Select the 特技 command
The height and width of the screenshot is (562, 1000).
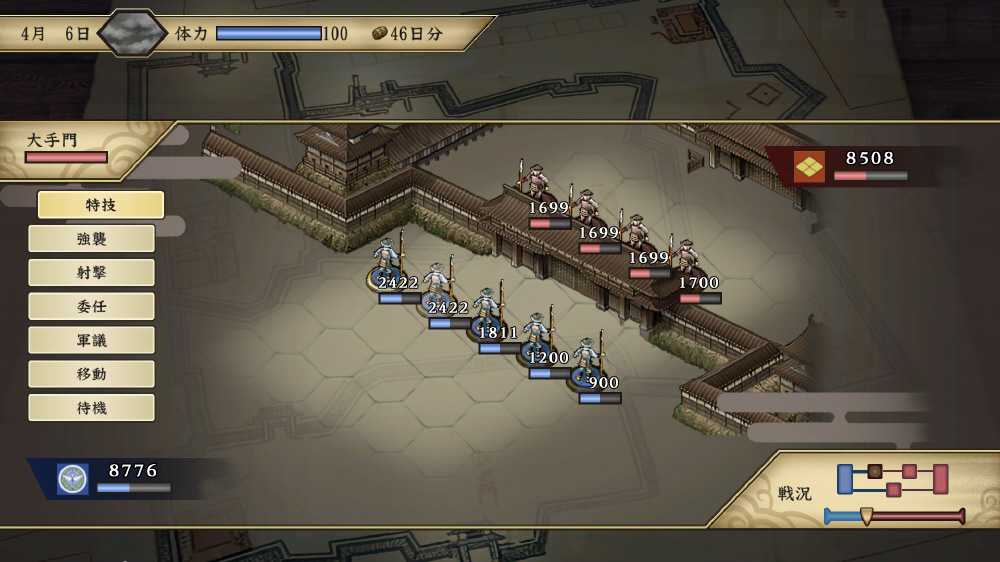click(x=100, y=205)
